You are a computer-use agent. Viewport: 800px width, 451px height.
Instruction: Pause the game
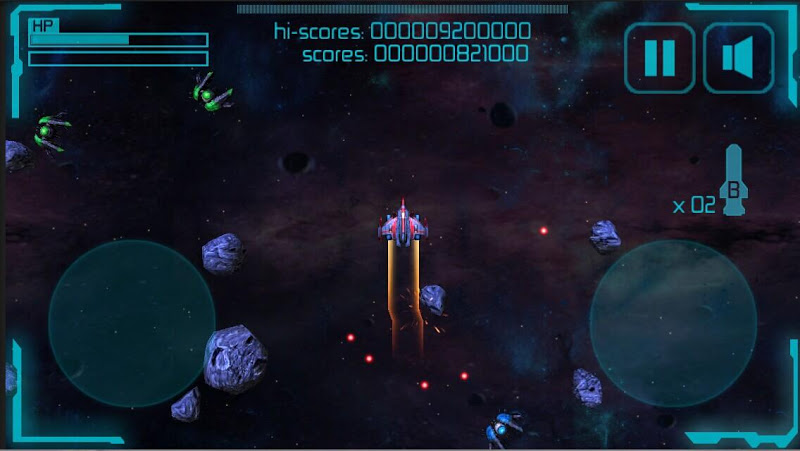click(x=659, y=58)
